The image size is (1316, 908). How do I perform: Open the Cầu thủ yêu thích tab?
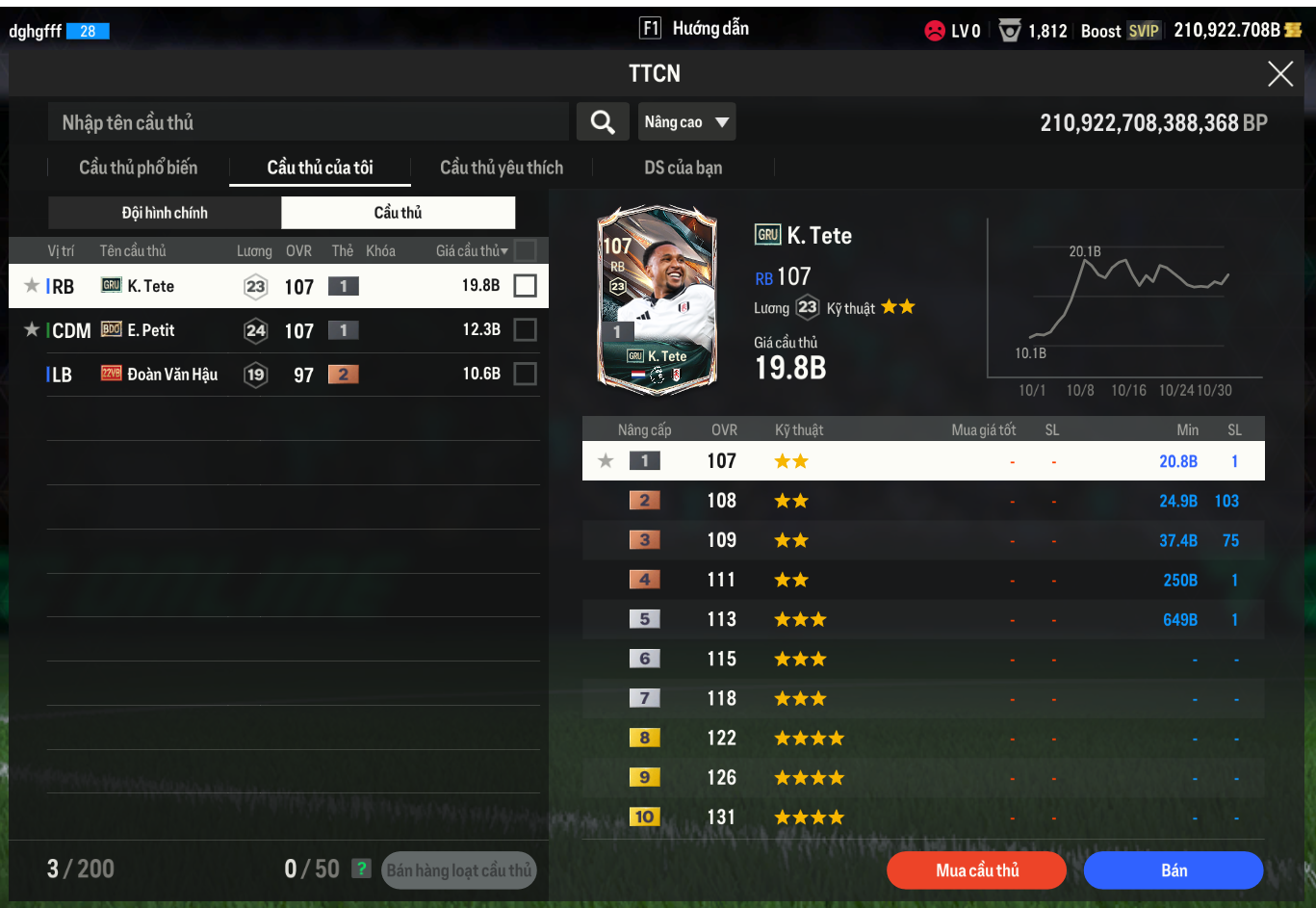pyautogui.click(x=502, y=168)
